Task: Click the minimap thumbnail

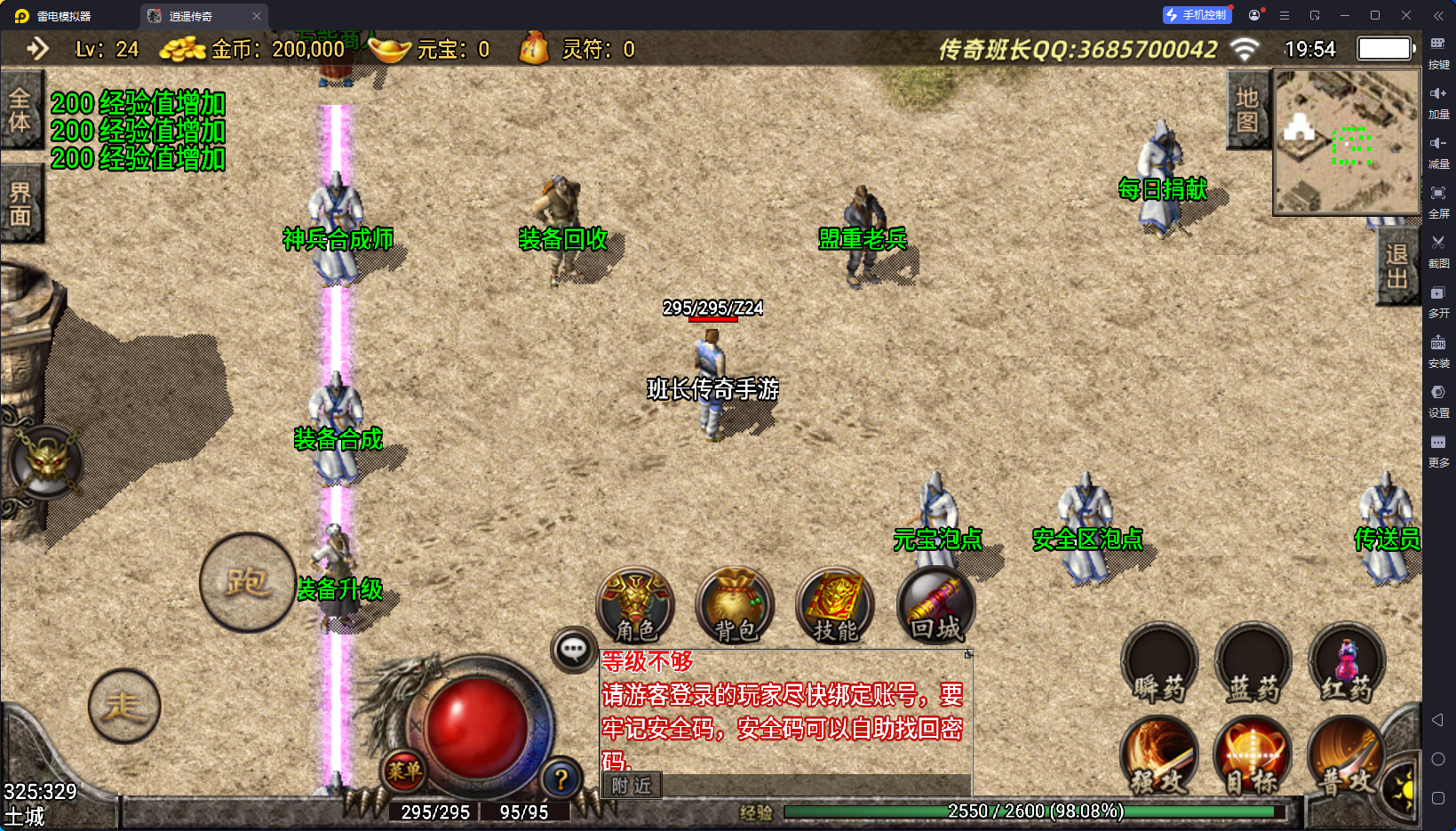Action: point(1346,142)
